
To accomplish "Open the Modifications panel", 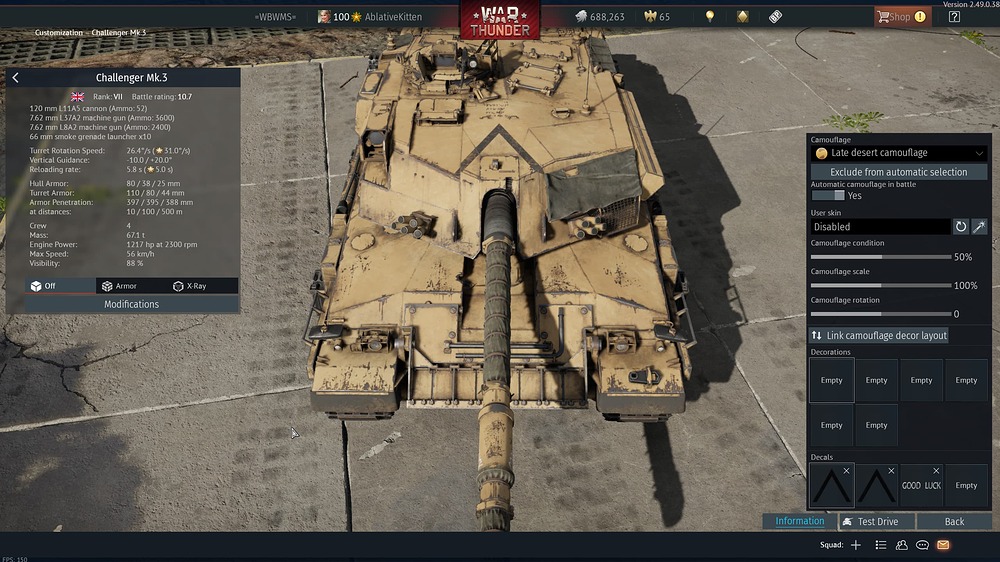I will (x=131, y=304).
